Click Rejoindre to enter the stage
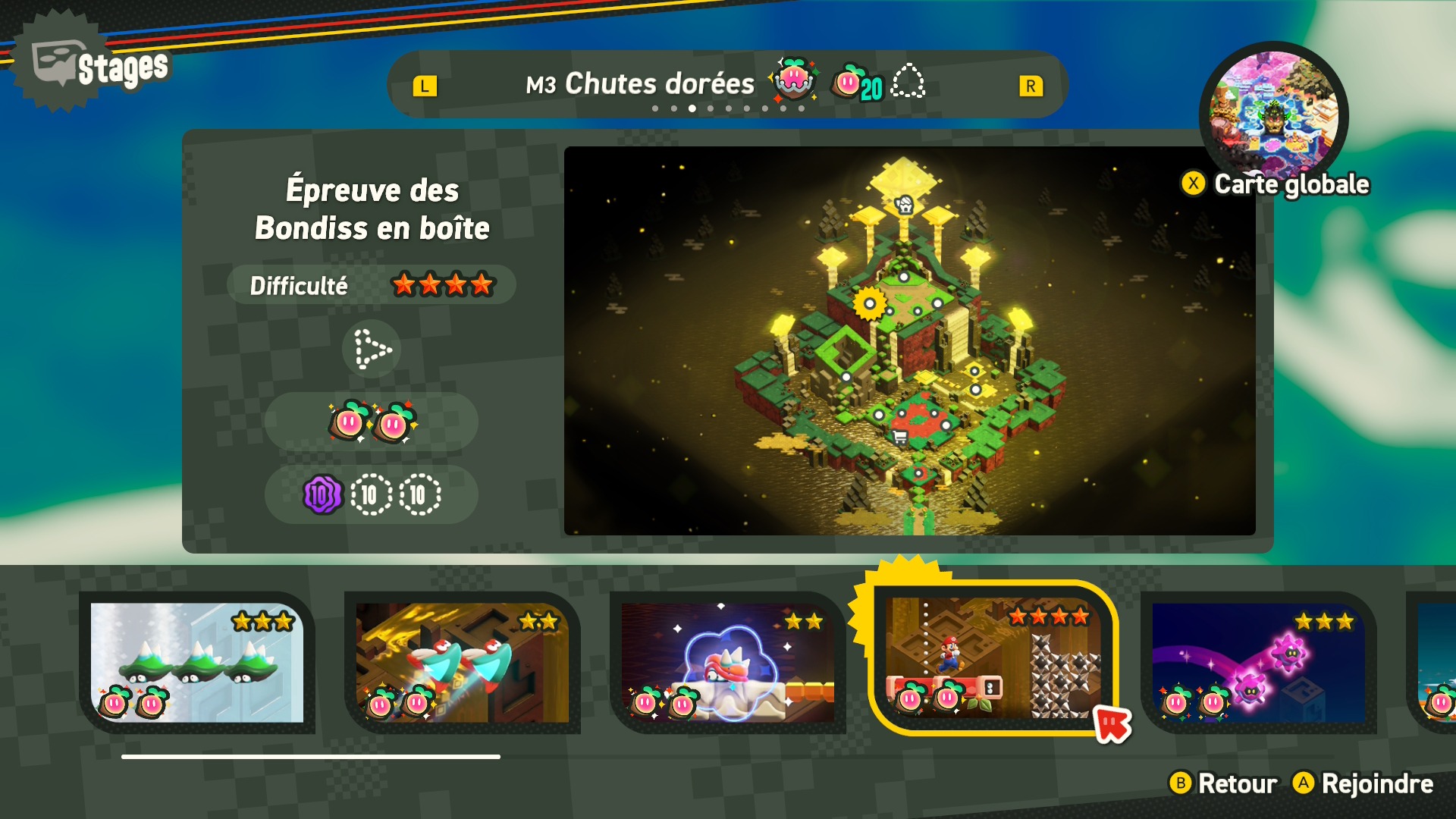This screenshot has height=819, width=1456. click(x=1363, y=783)
